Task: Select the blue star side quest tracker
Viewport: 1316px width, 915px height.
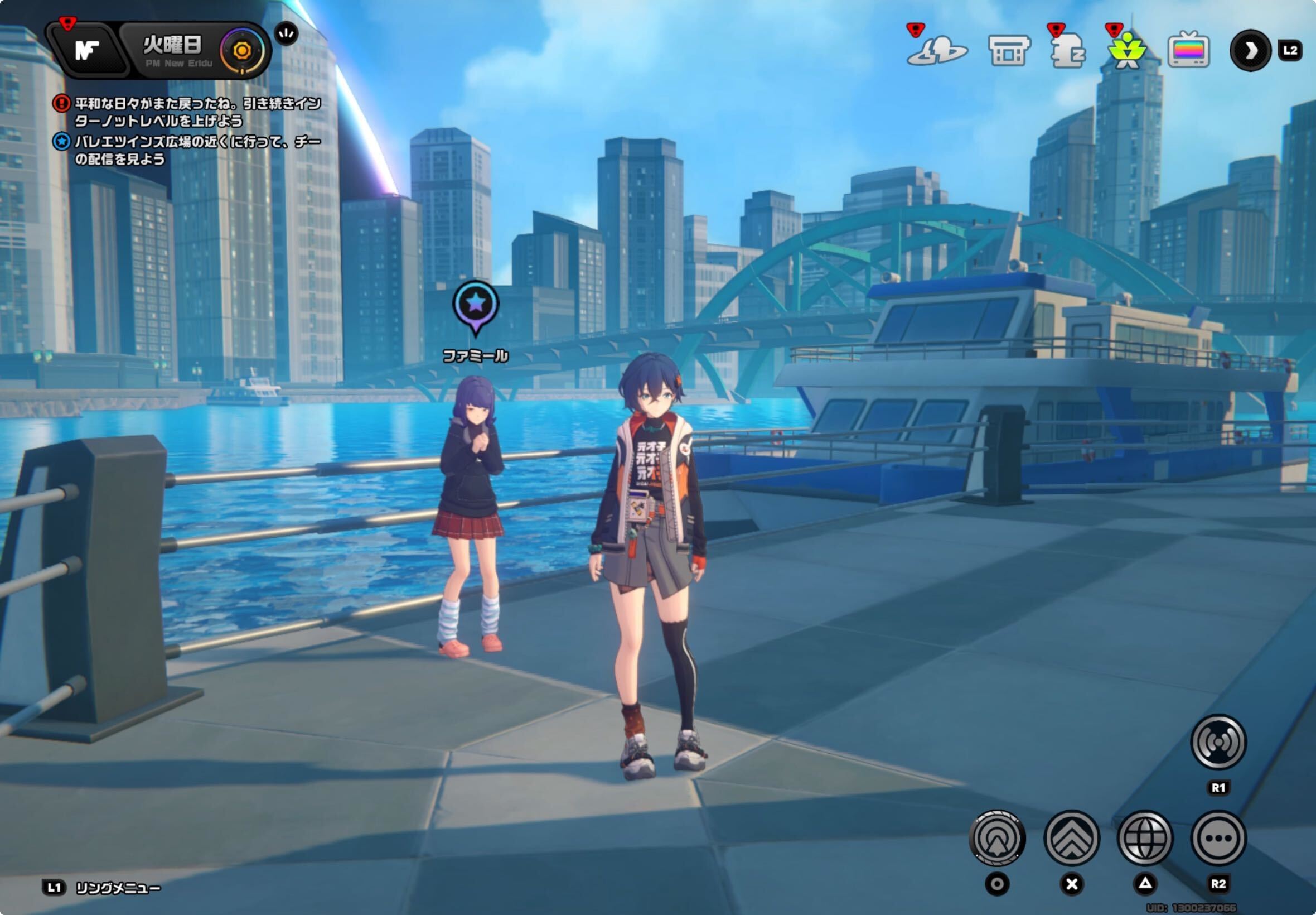Action: click(189, 150)
